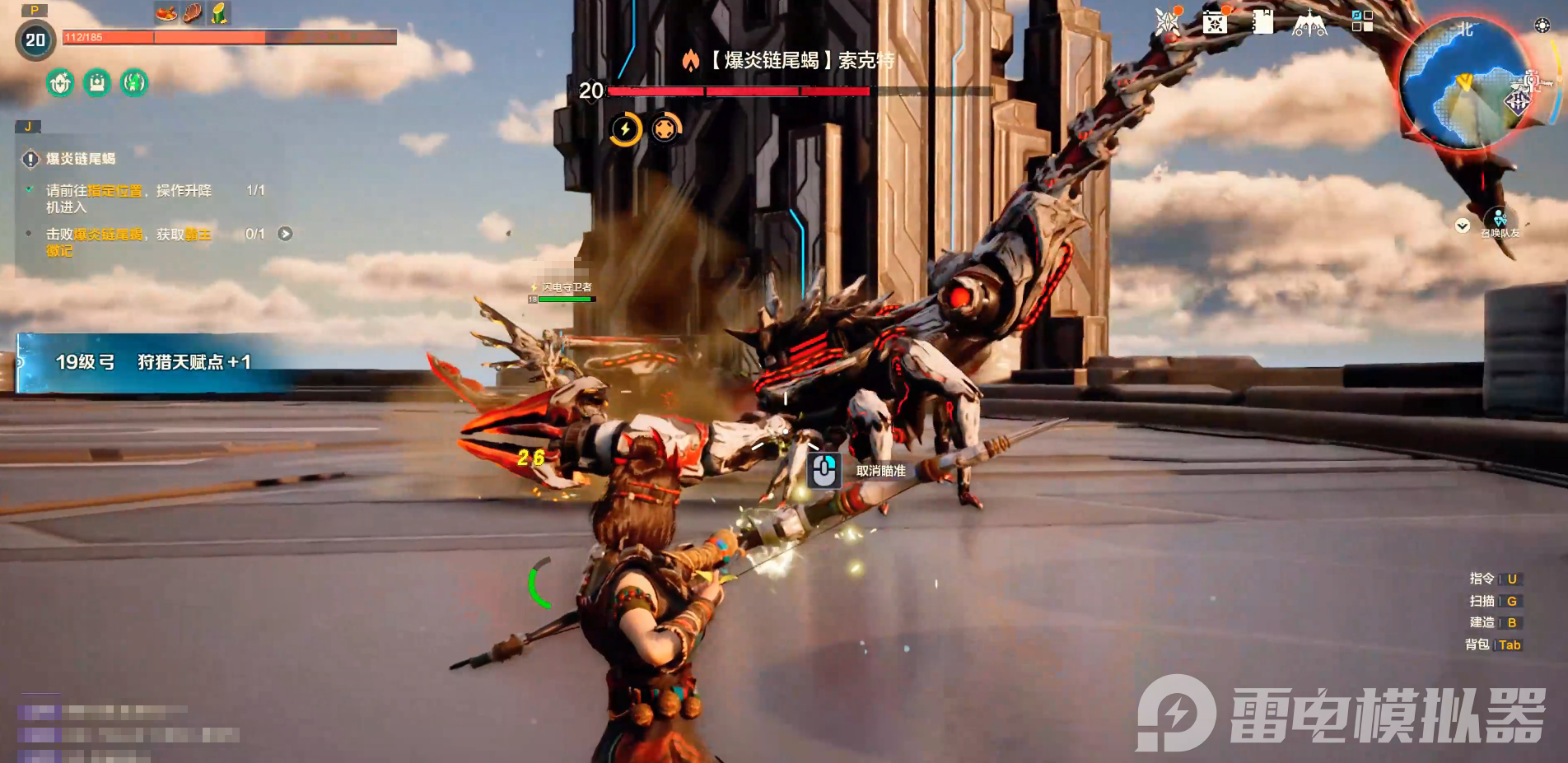Open settings via the gear icon
This screenshot has height=763, width=1568.
(1542, 26)
